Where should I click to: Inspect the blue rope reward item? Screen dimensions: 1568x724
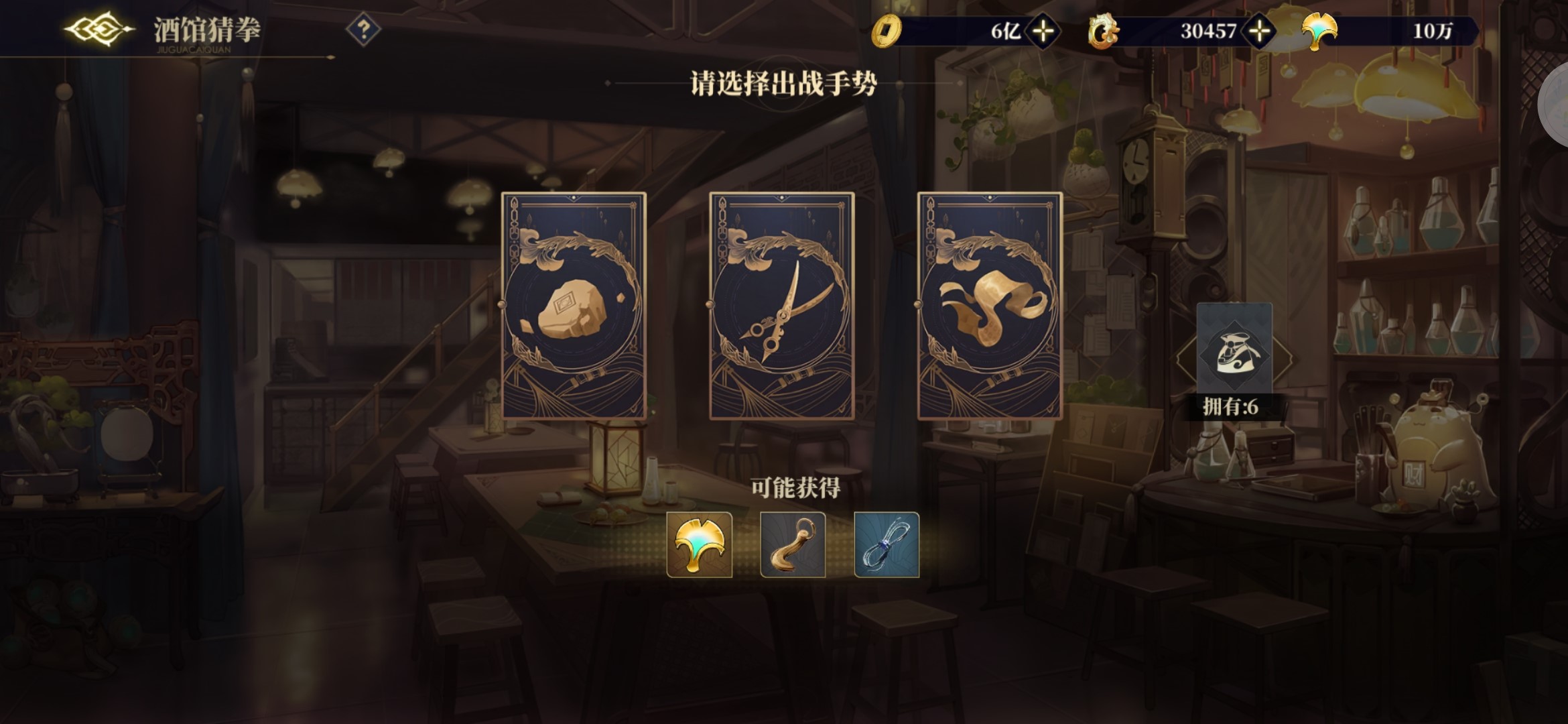click(887, 544)
